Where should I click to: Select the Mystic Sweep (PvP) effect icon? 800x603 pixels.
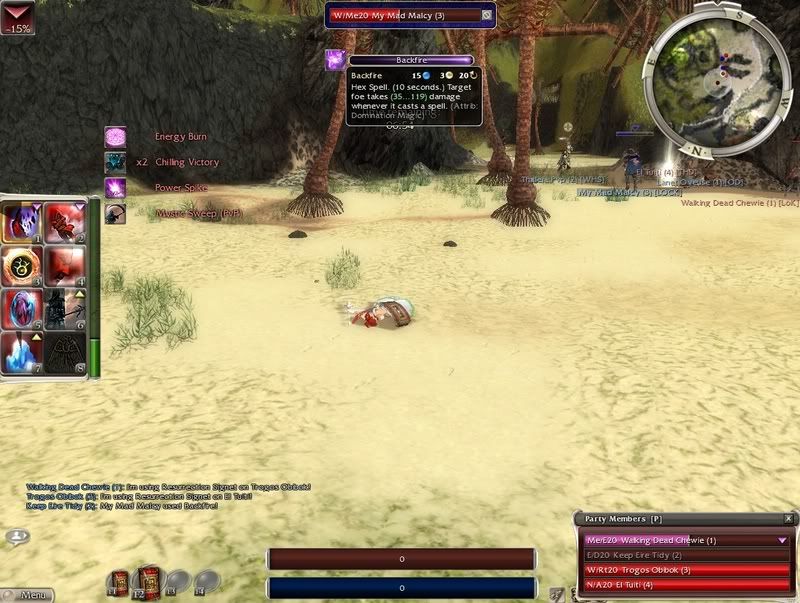coord(116,213)
